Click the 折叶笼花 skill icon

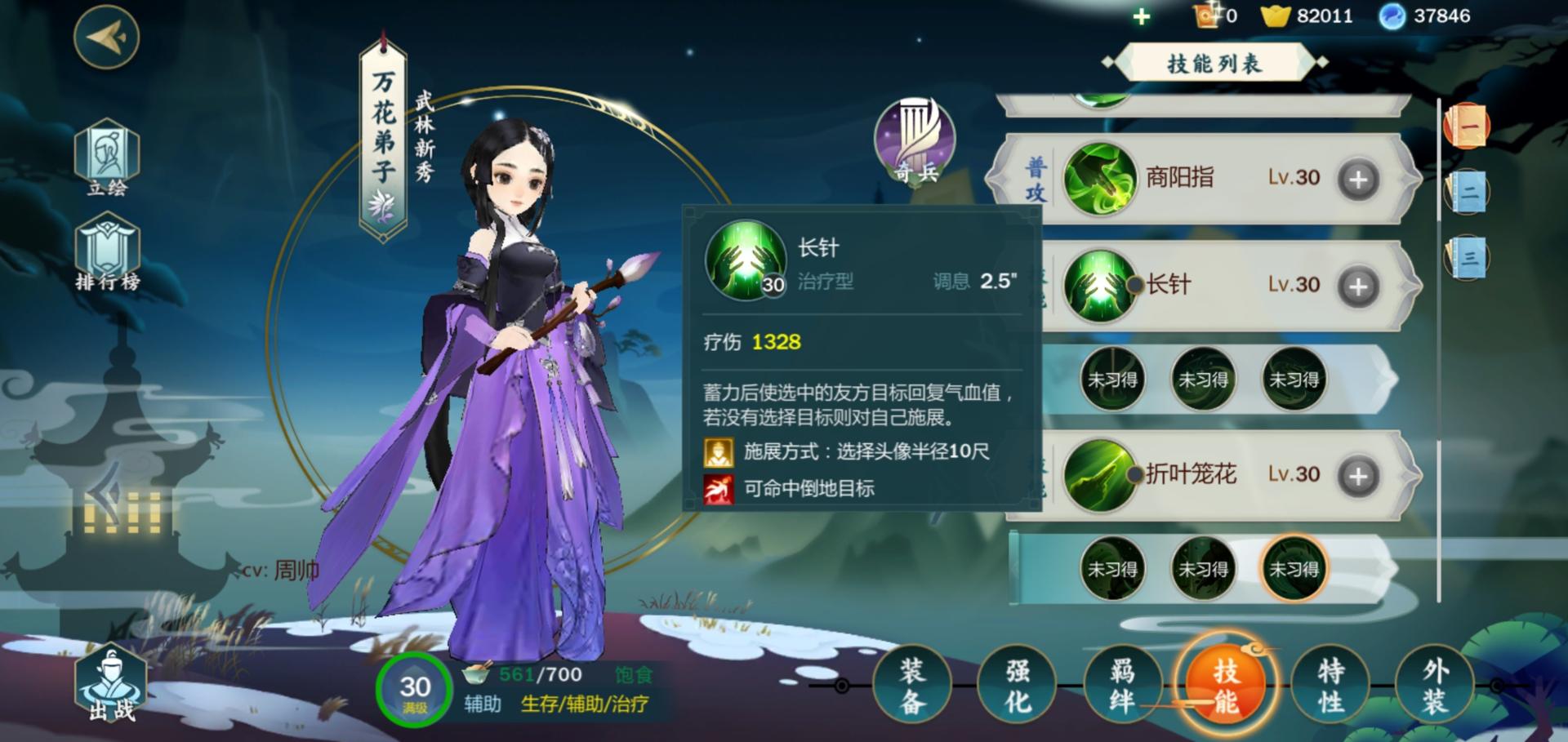[1098, 474]
